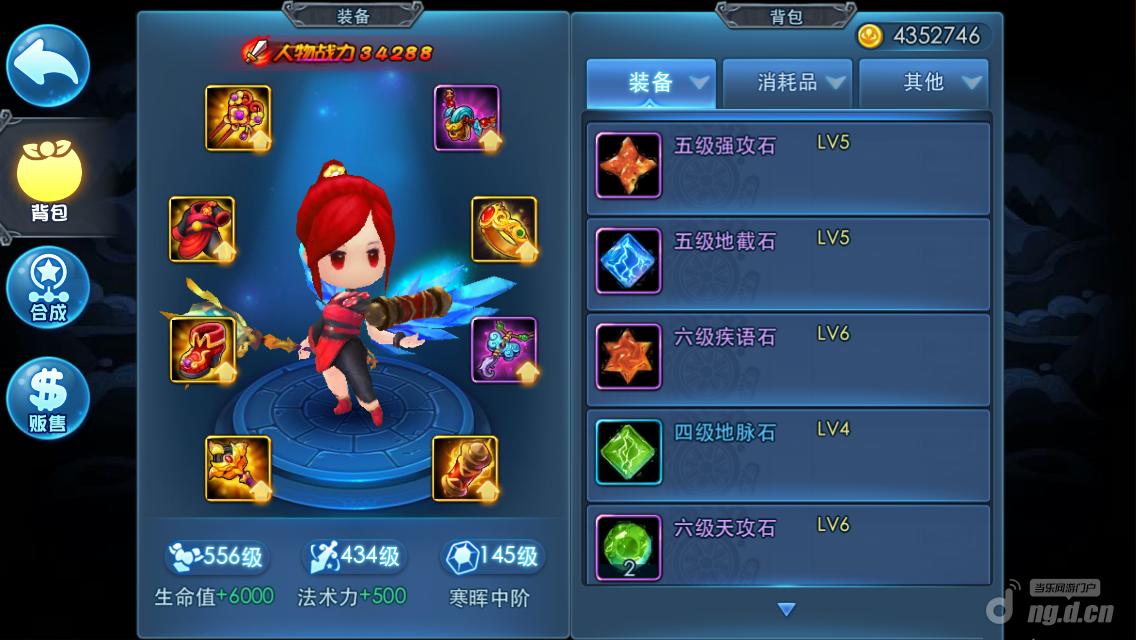The image size is (1136, 640).
Task: Choose the 六级疾语石 item row
Action: coord(788,357)
